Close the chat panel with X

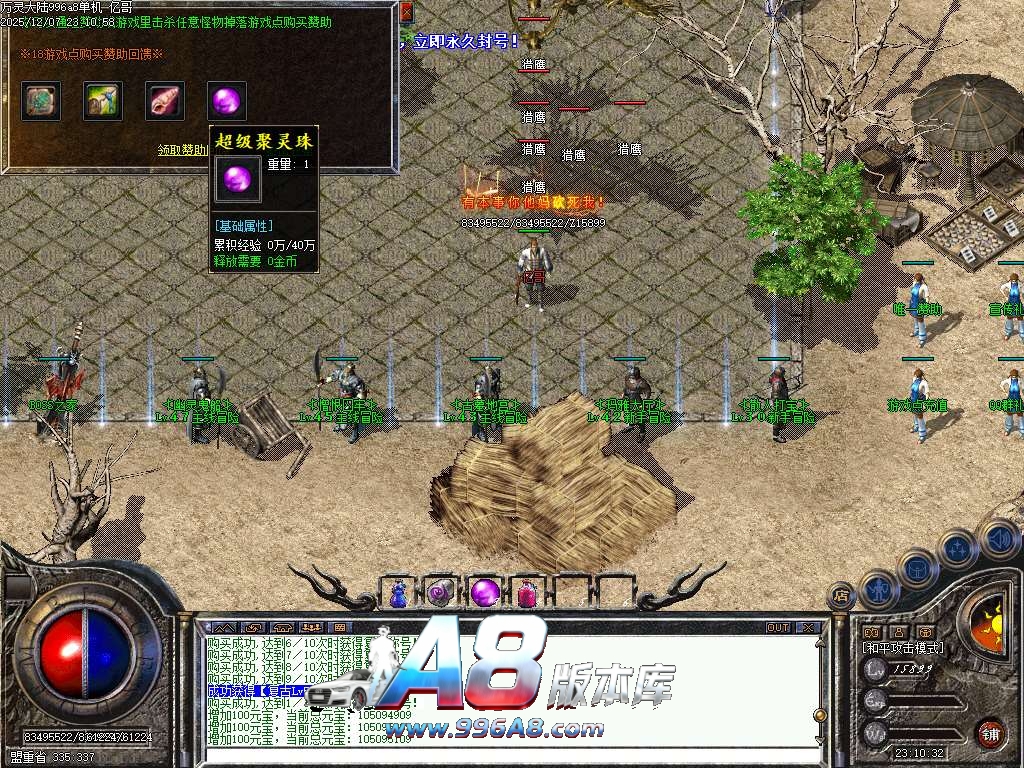tap(808, 628)
